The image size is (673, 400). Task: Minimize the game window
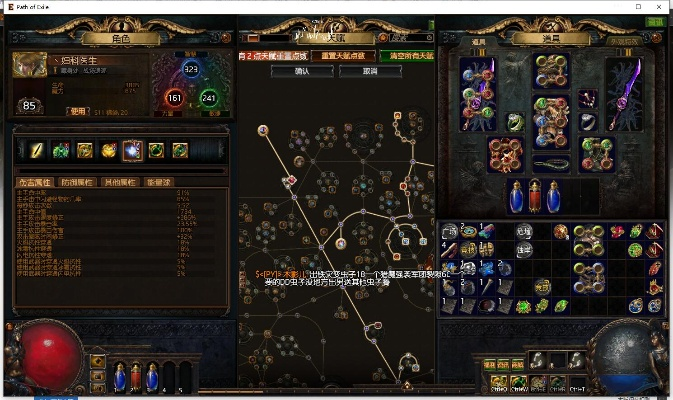pos(612,6)
